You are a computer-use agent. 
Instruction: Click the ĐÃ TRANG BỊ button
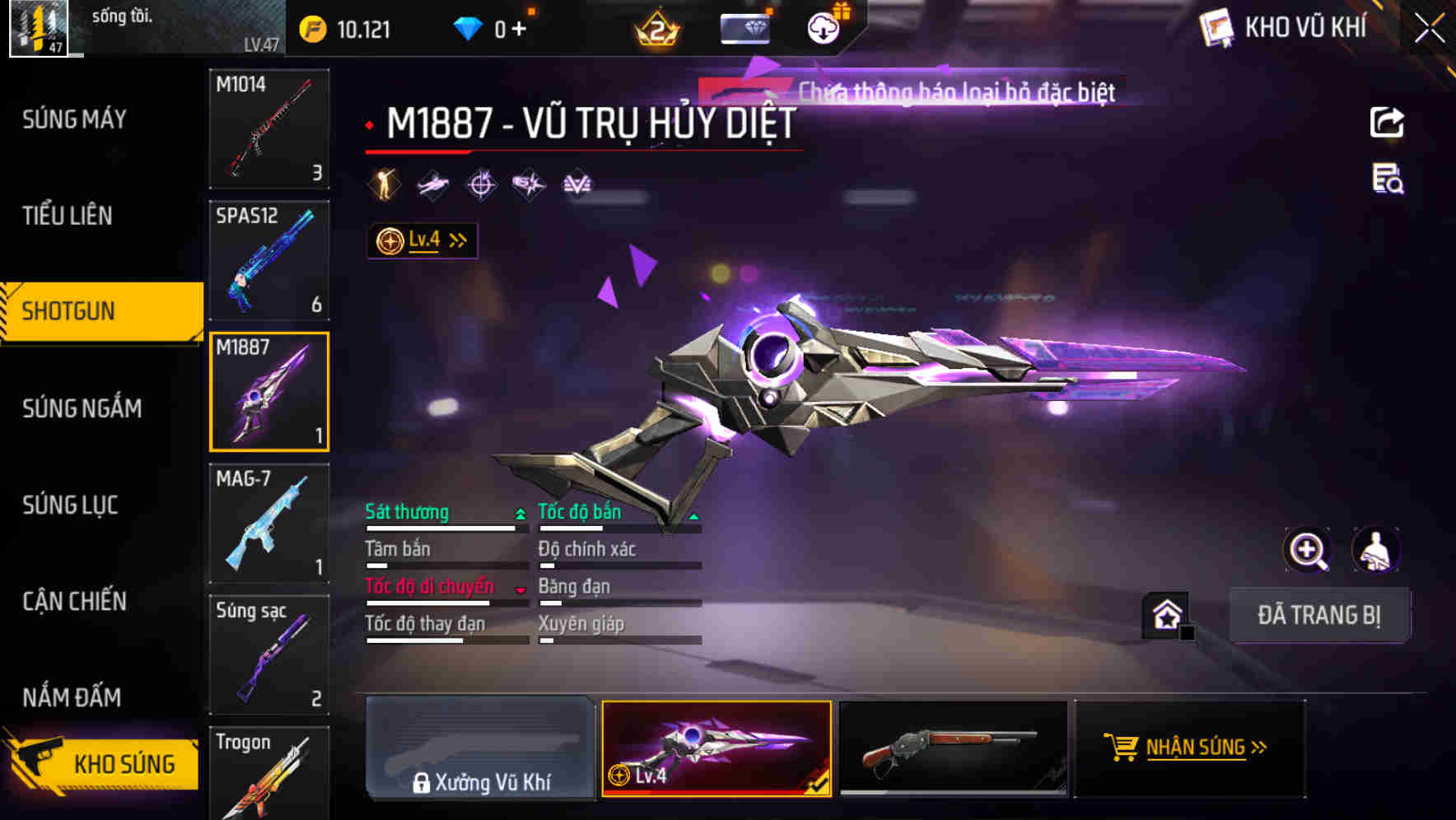(x=1320, y=616)
